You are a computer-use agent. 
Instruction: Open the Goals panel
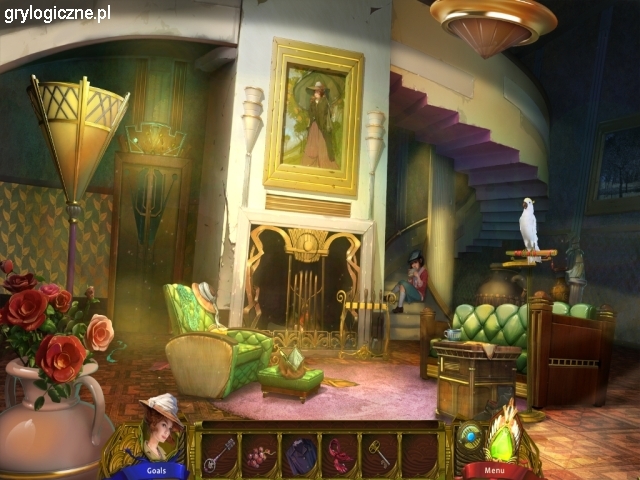click(157, 470)
